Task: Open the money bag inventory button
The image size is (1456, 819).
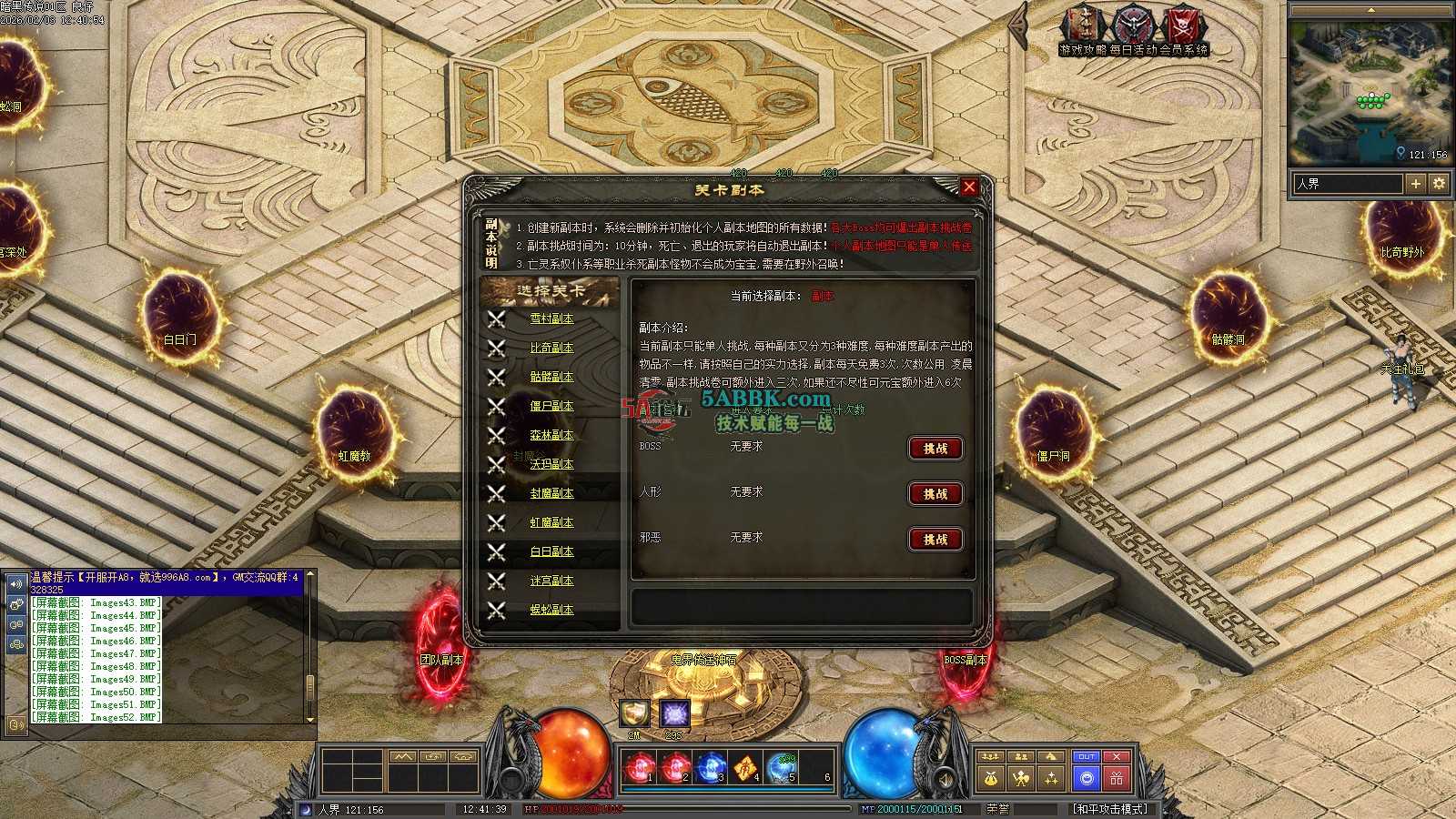Action: (991, 779)
